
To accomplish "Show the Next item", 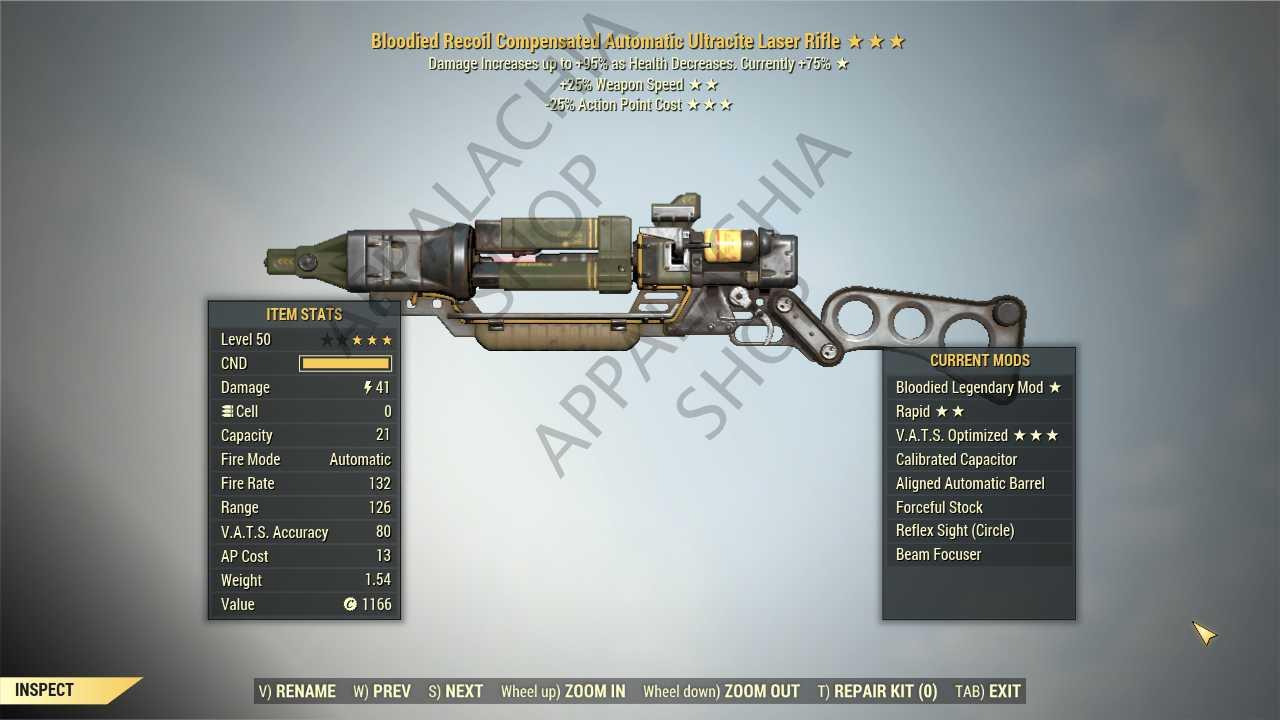I will tap(456, 691).
